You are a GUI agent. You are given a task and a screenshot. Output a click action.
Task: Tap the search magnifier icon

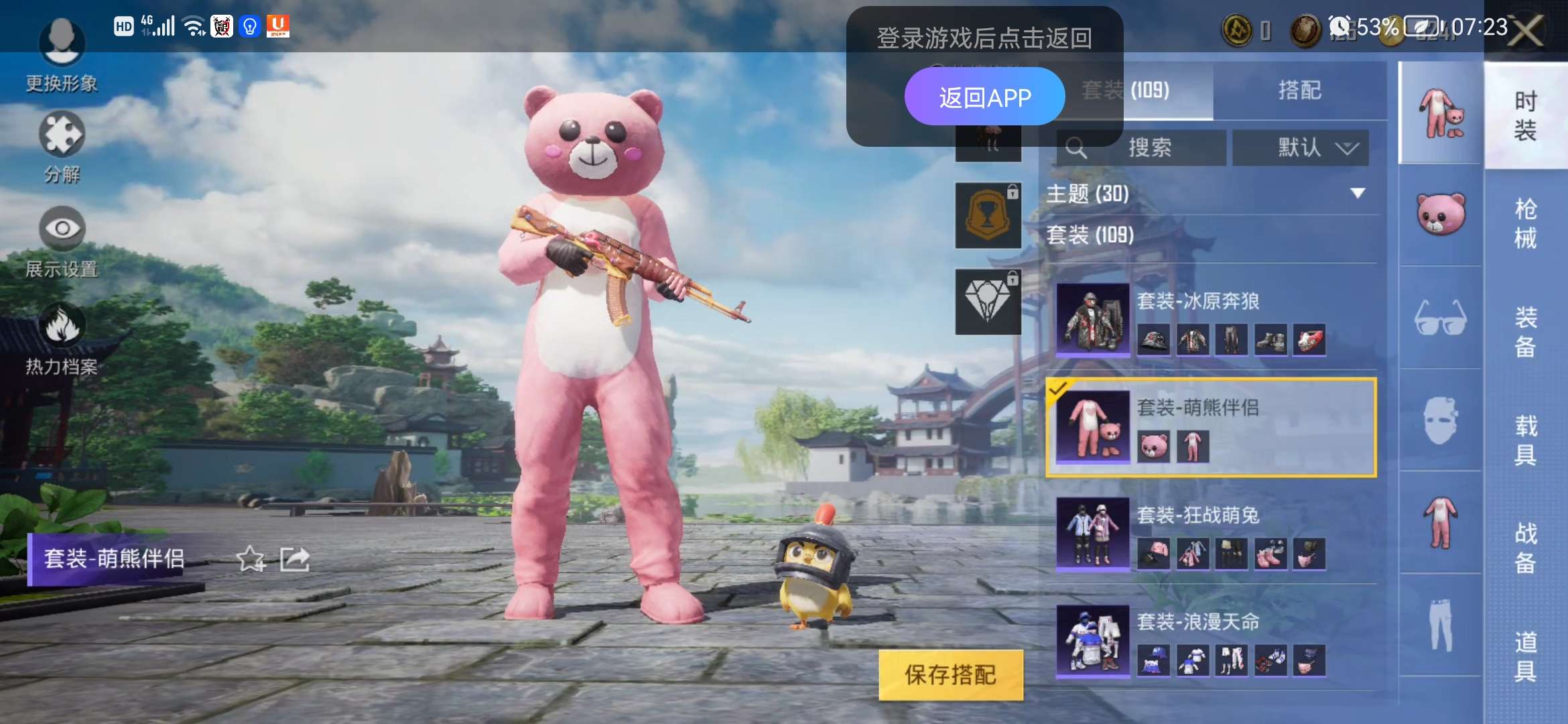click(1077, 147)
